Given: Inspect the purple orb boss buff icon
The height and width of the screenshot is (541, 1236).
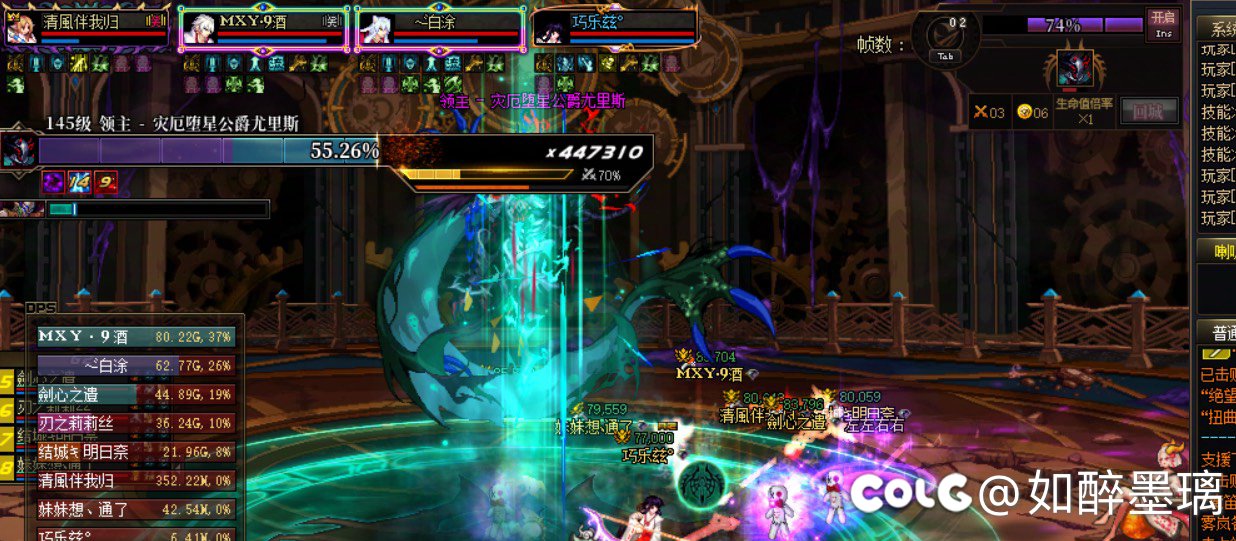Looking at the screenshot, I should point(52,182).
